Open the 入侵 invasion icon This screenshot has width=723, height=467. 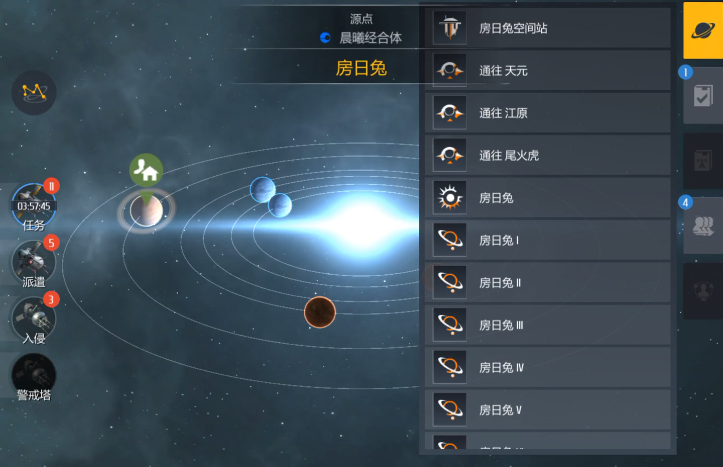click(33, 318)
